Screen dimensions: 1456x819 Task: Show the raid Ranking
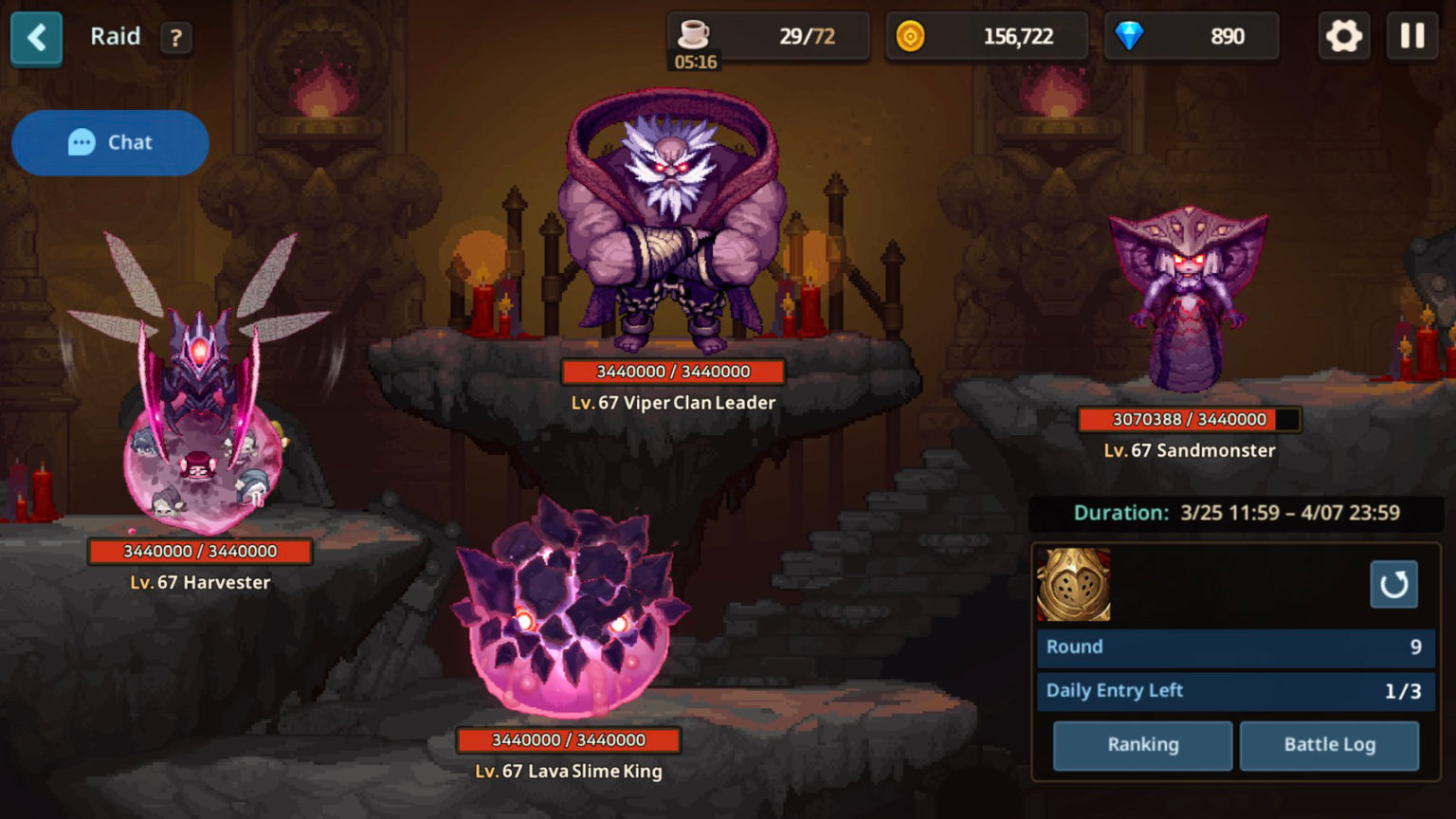[x=1142, y=745]
